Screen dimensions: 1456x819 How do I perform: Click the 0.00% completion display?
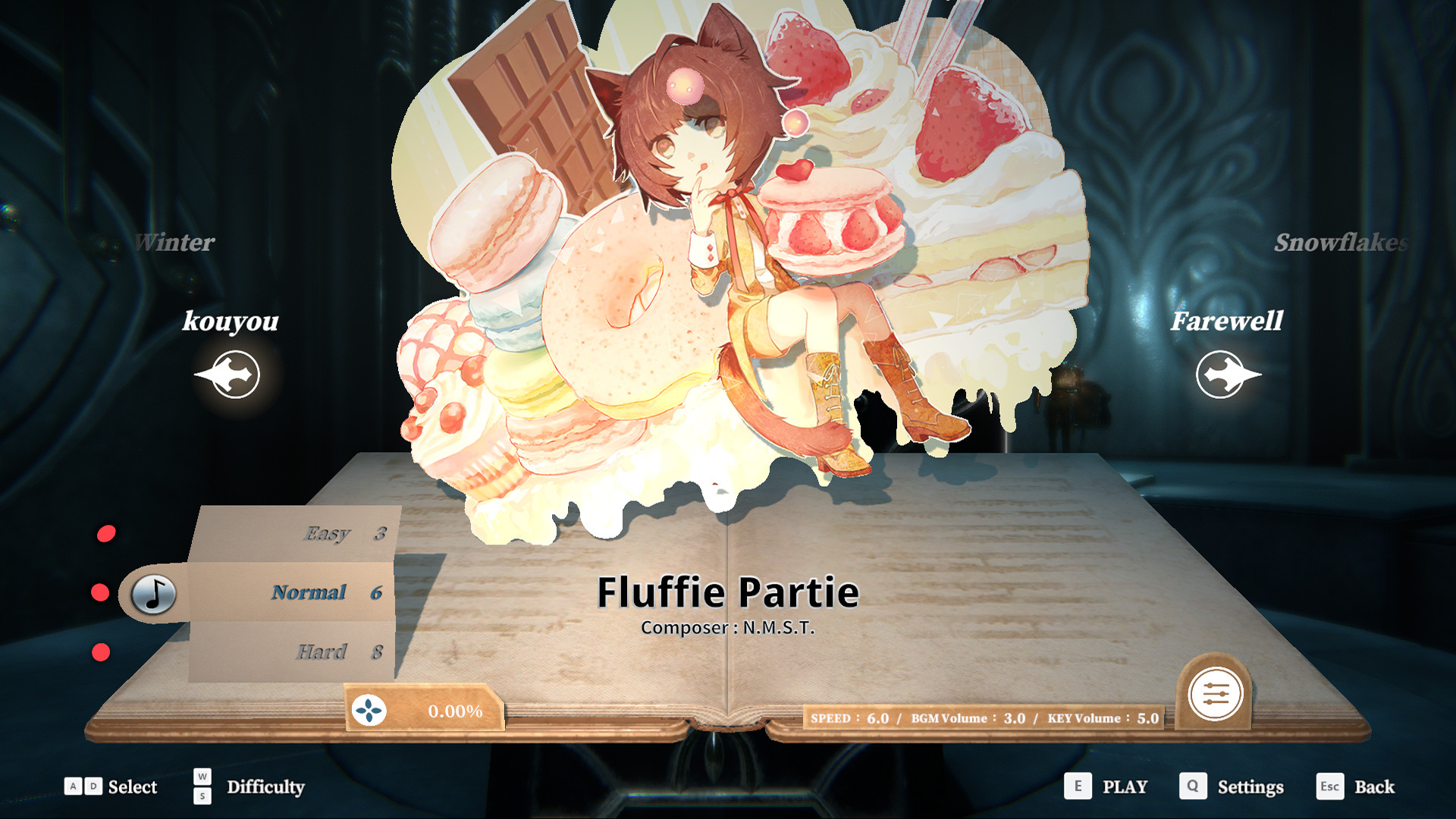pos(456,712)
